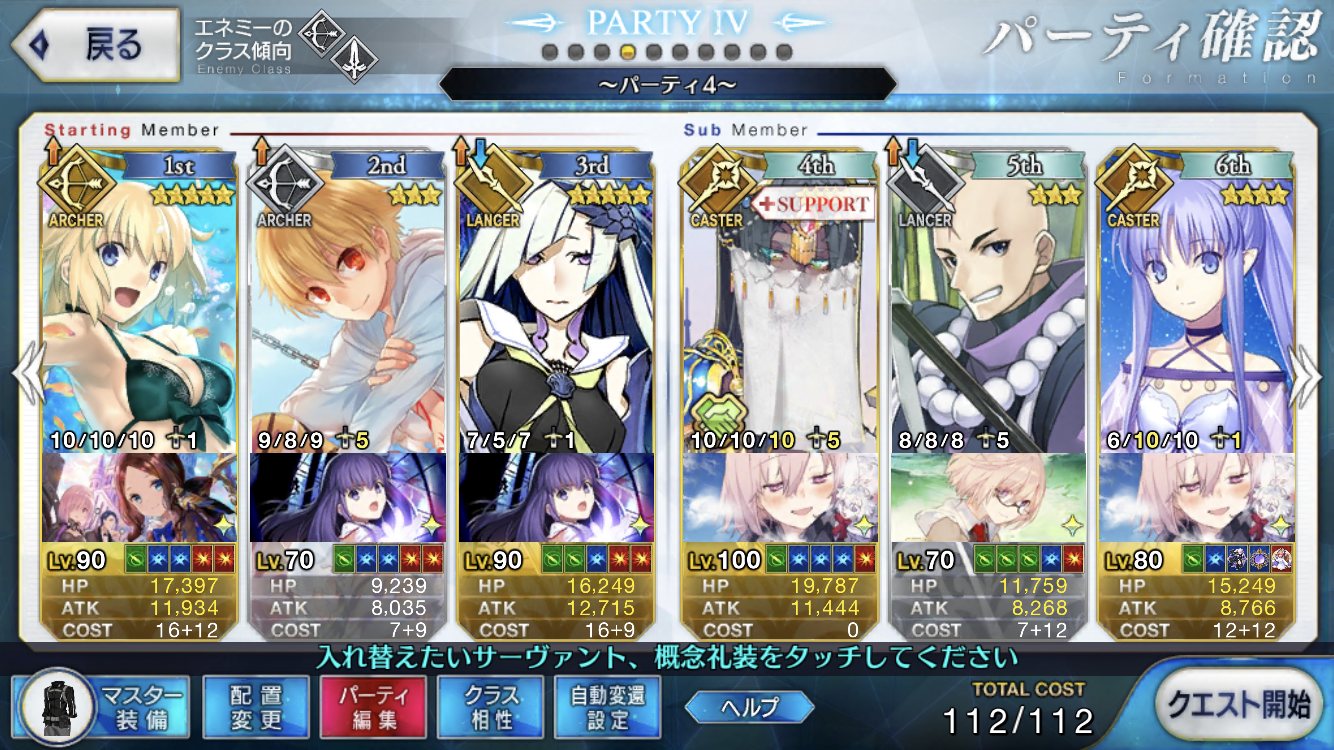Select the first party page dot
1334x750 pixels.
(549, 52)
